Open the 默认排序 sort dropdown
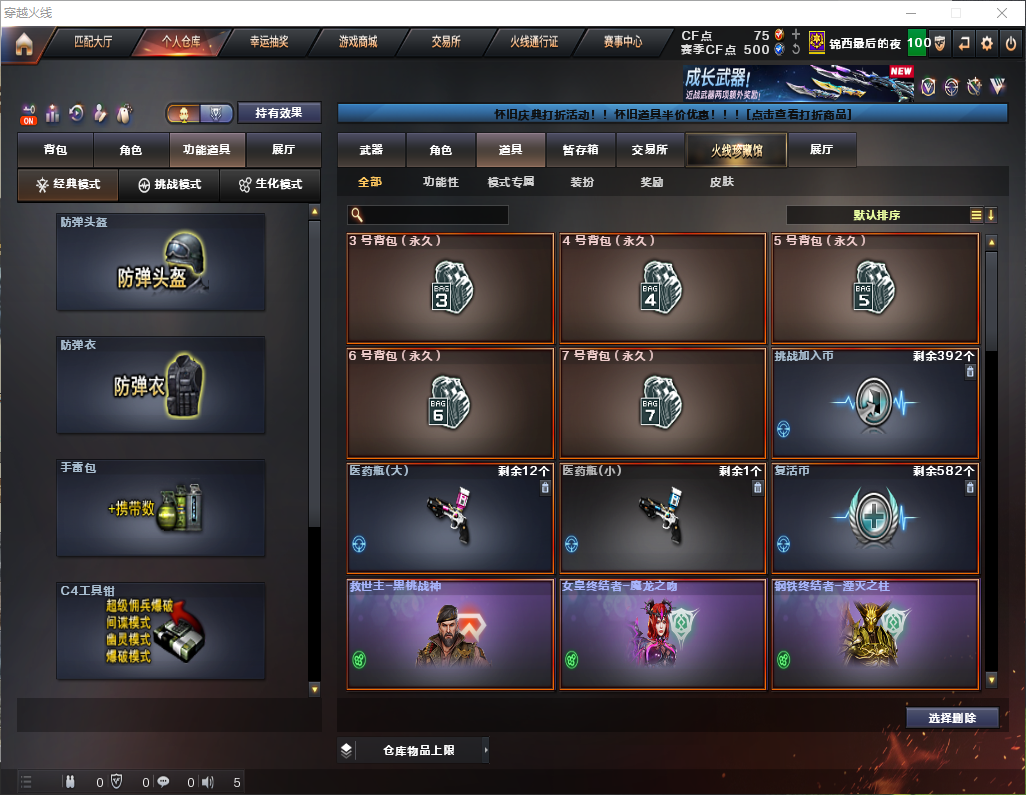The width and height of the screenshot is (1026, 795). coord(876,215)
